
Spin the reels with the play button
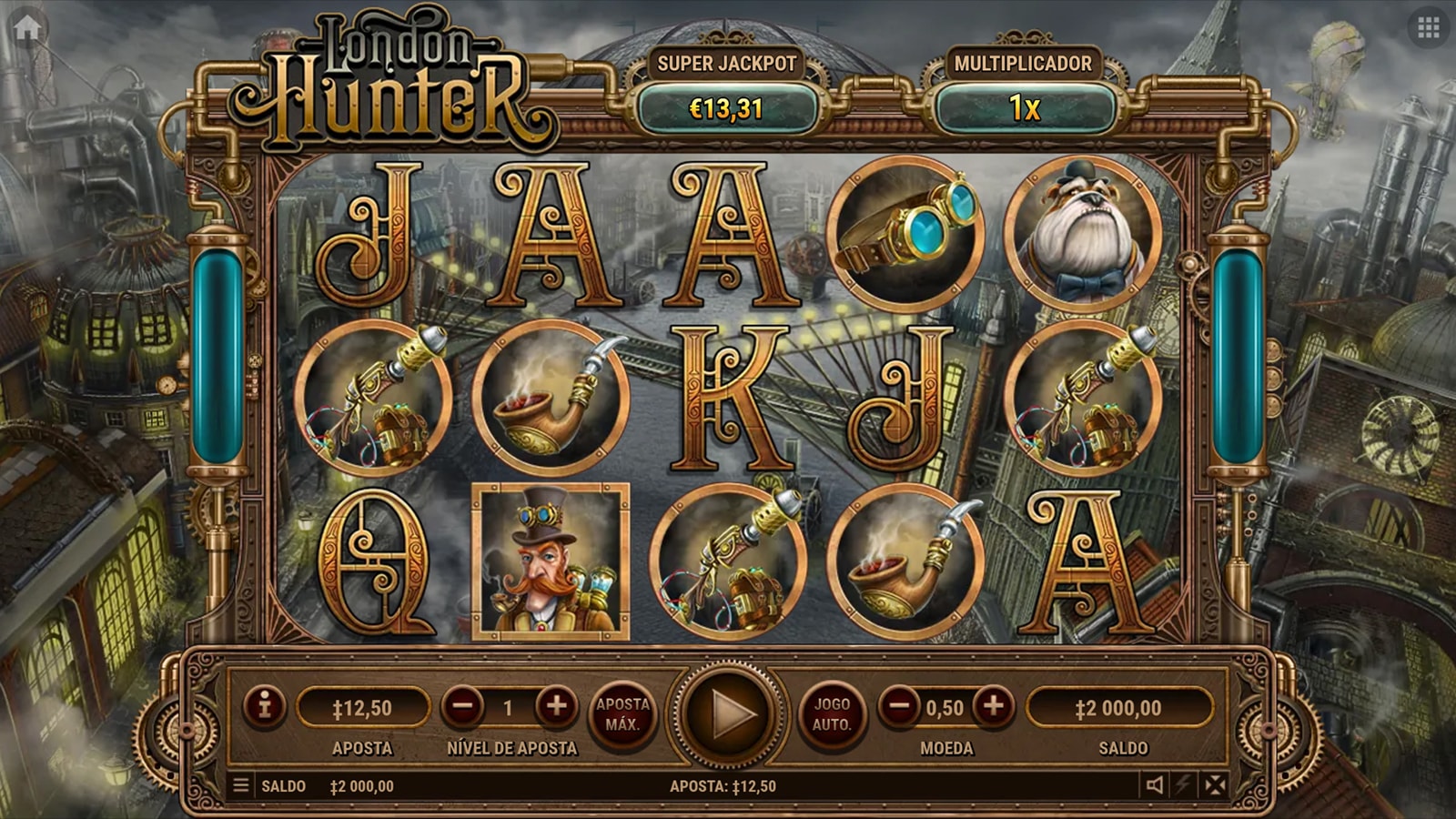pos(728,714)
